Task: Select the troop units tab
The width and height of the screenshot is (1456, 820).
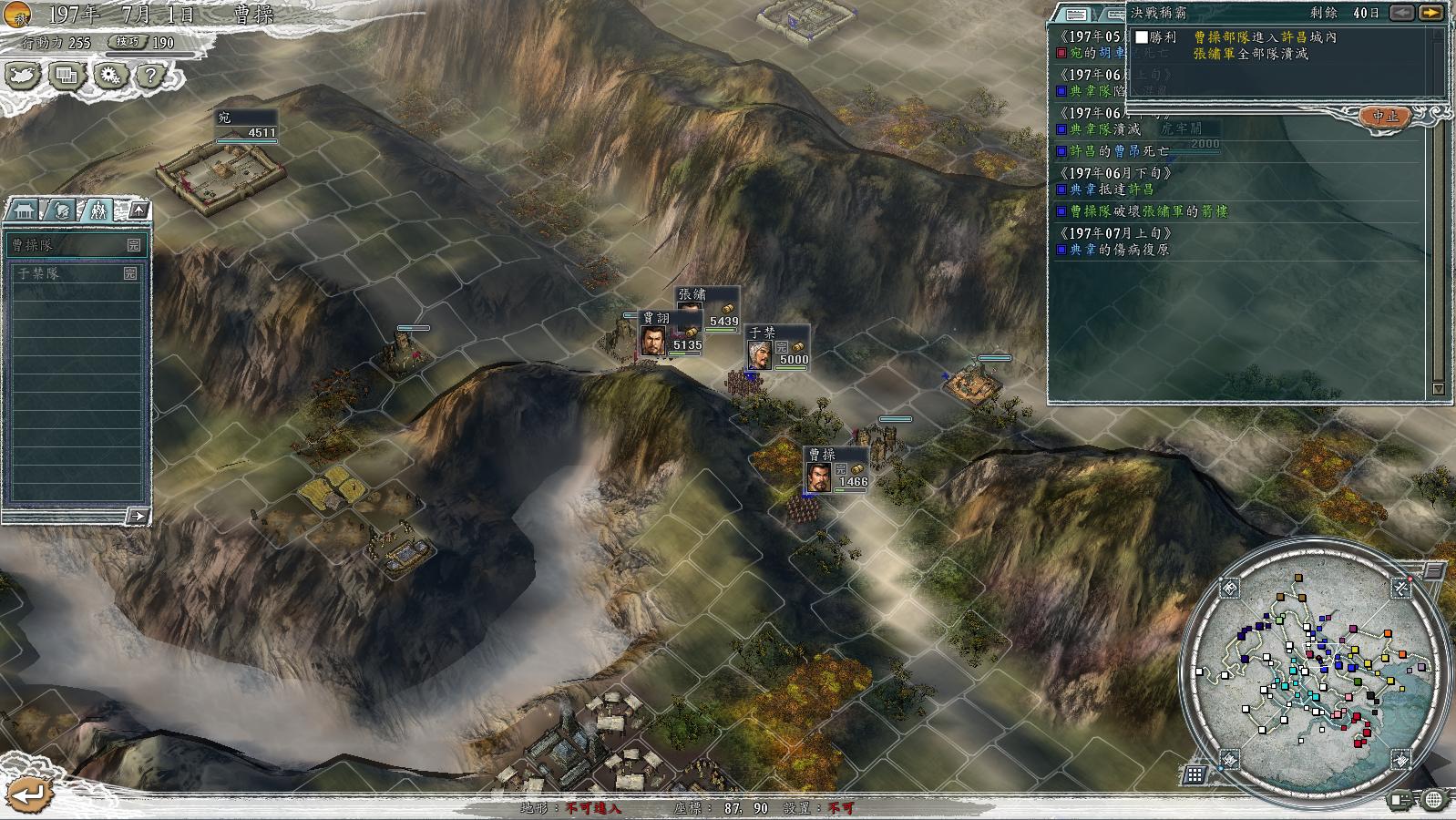Action: click(97, 210)
